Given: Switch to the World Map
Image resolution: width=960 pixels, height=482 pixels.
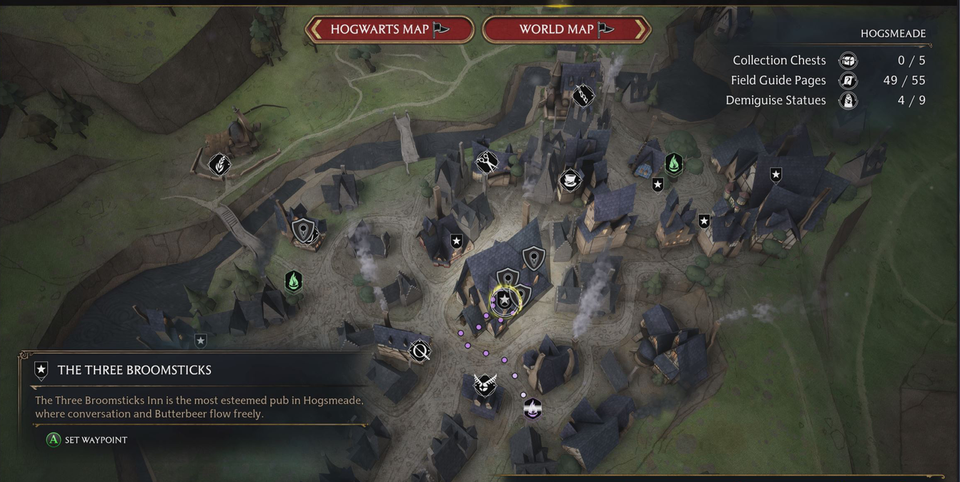Looking at the screenshot, I should coord(566,29).
